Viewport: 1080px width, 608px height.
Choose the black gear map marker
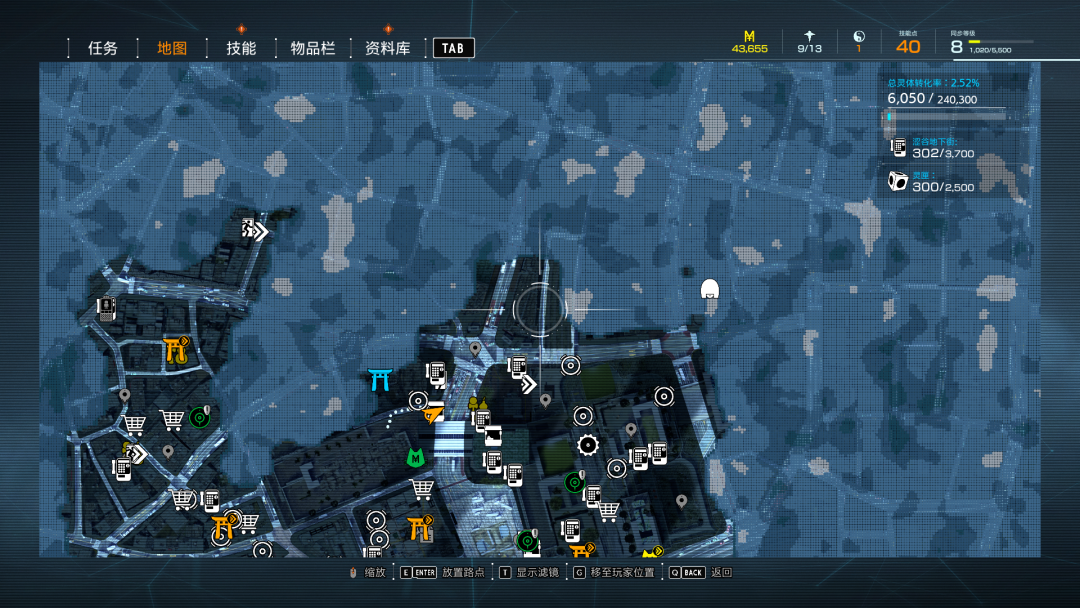coord(588,445)
